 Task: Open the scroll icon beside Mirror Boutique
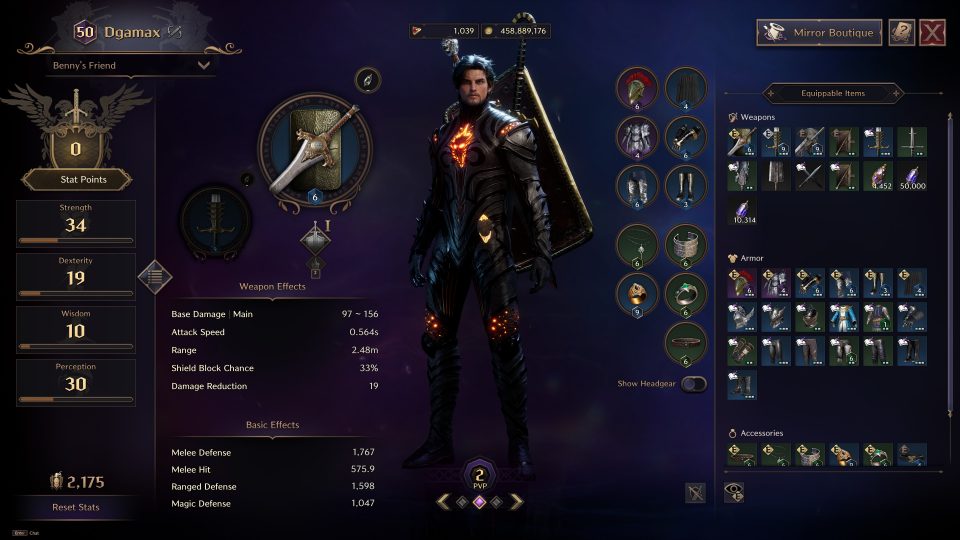coord(902,33)
